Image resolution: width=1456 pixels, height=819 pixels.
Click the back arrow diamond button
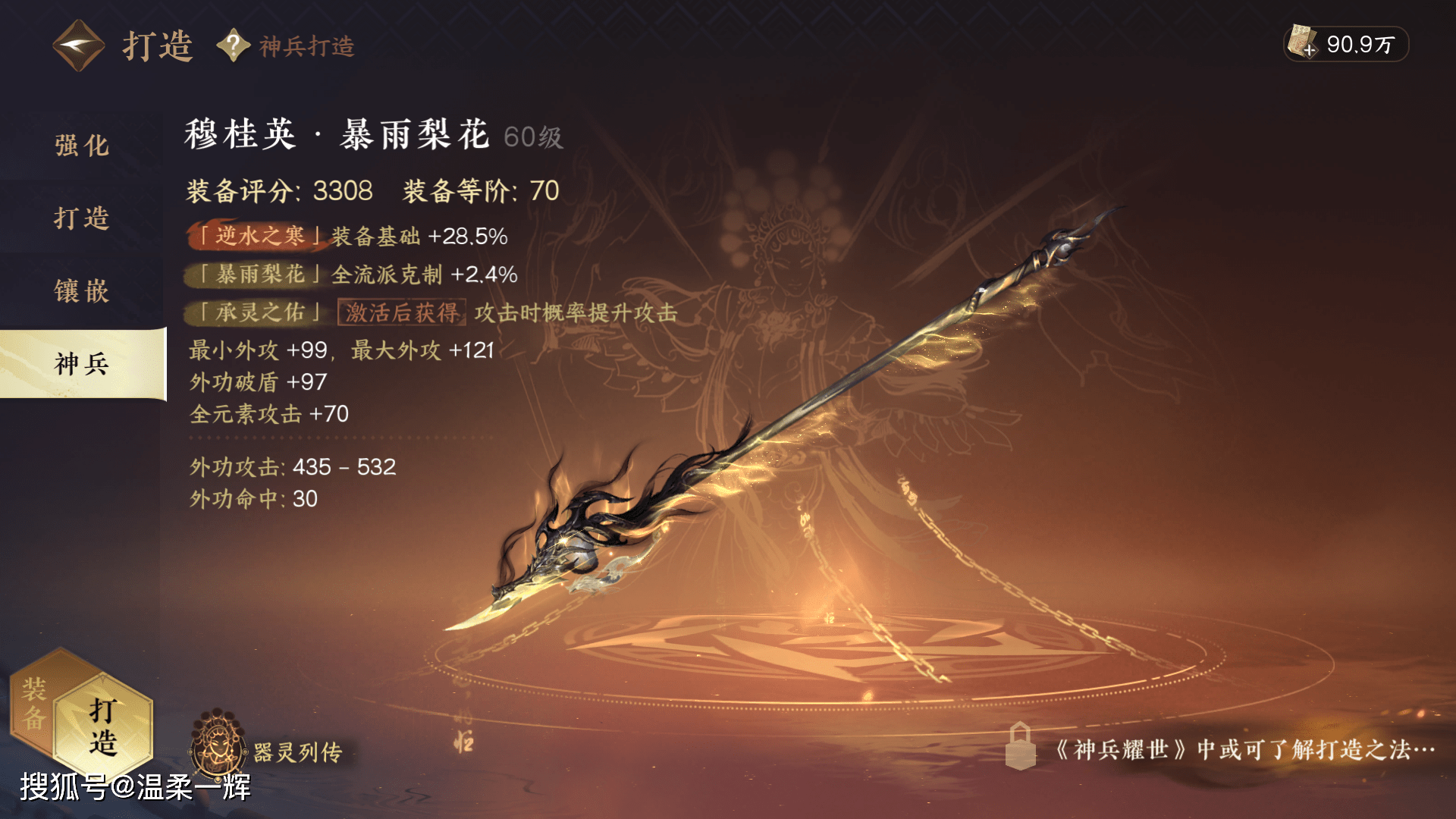click(x=78, y=45)
